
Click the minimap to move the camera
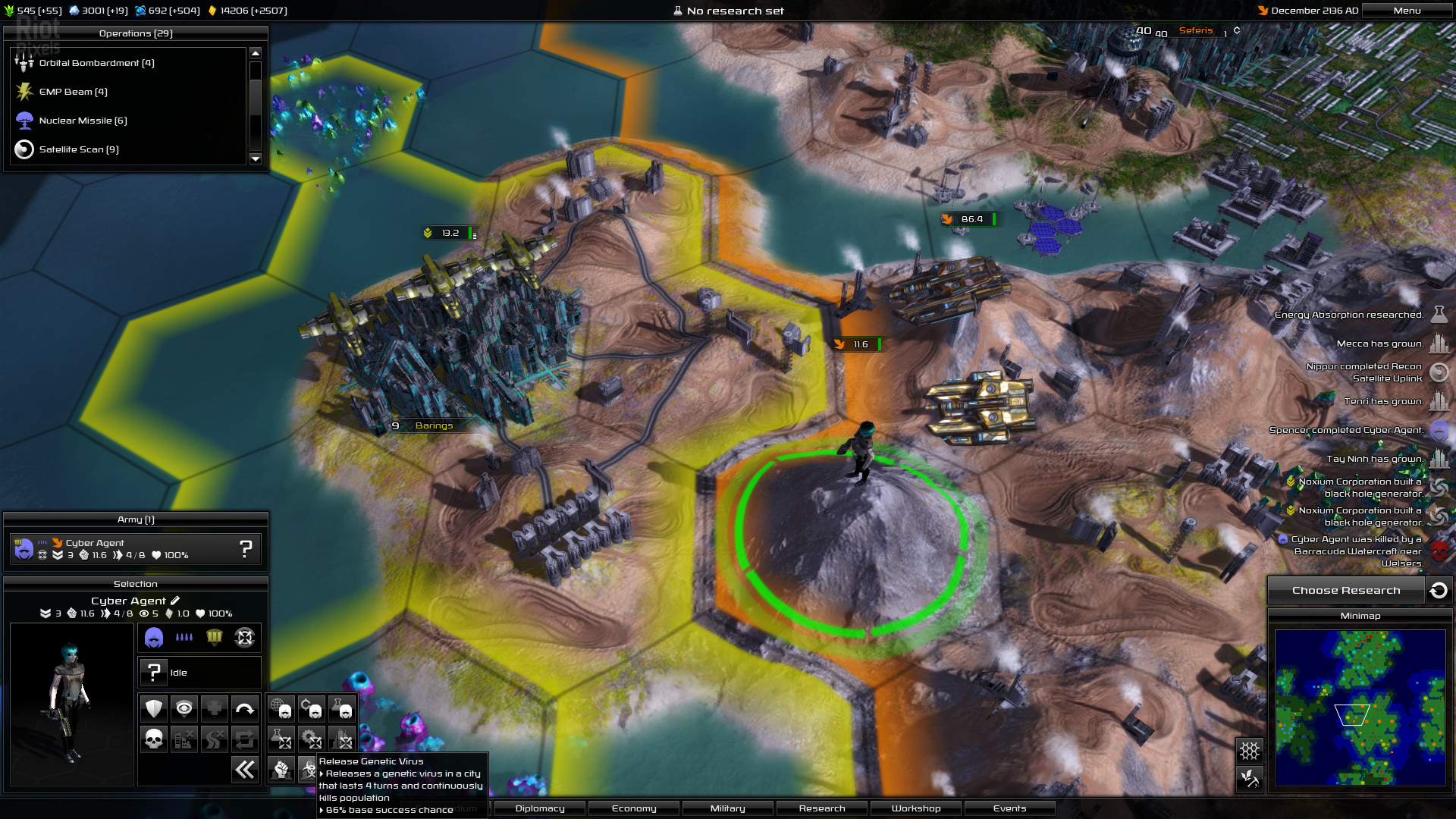pos(1360,707)
